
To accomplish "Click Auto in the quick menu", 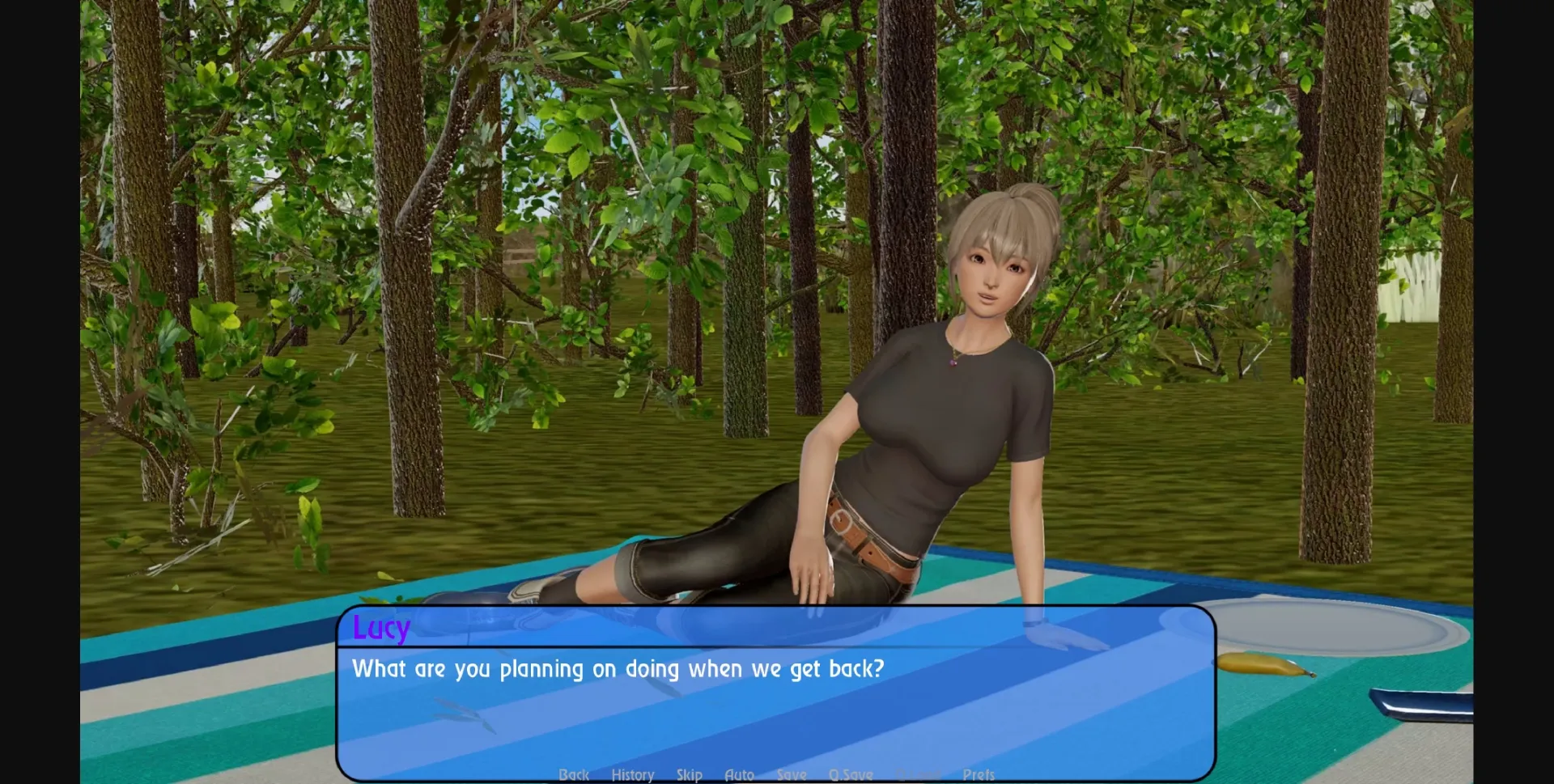I will (740, 774).
